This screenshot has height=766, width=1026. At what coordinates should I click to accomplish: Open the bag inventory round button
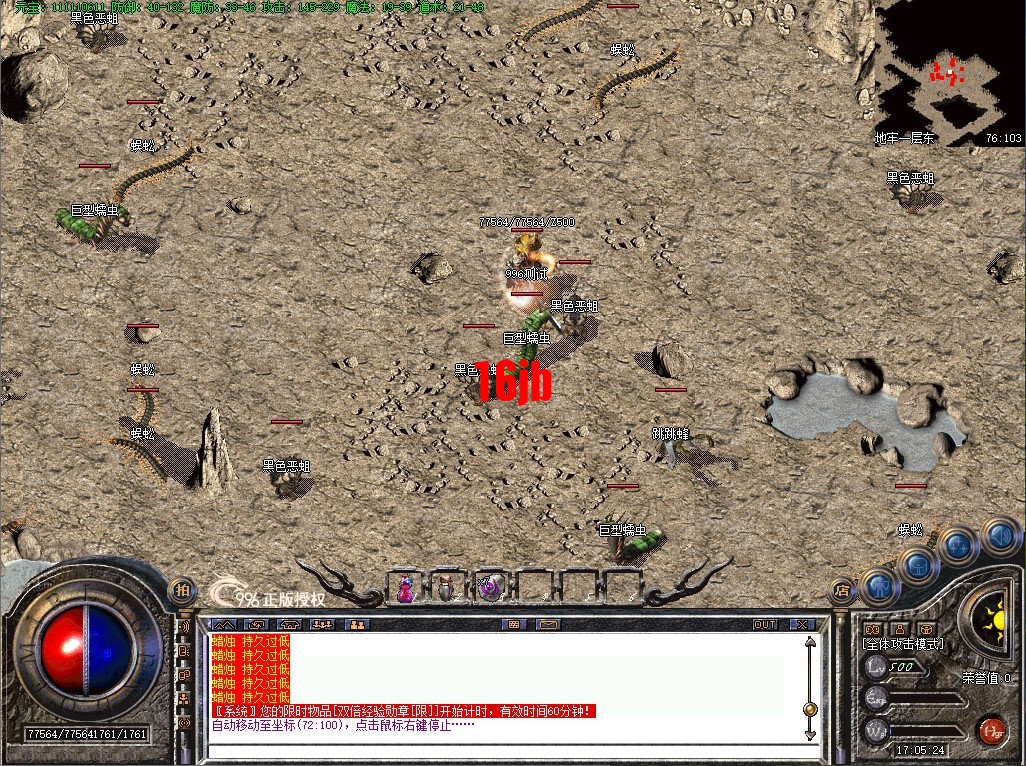coord(917,566)
